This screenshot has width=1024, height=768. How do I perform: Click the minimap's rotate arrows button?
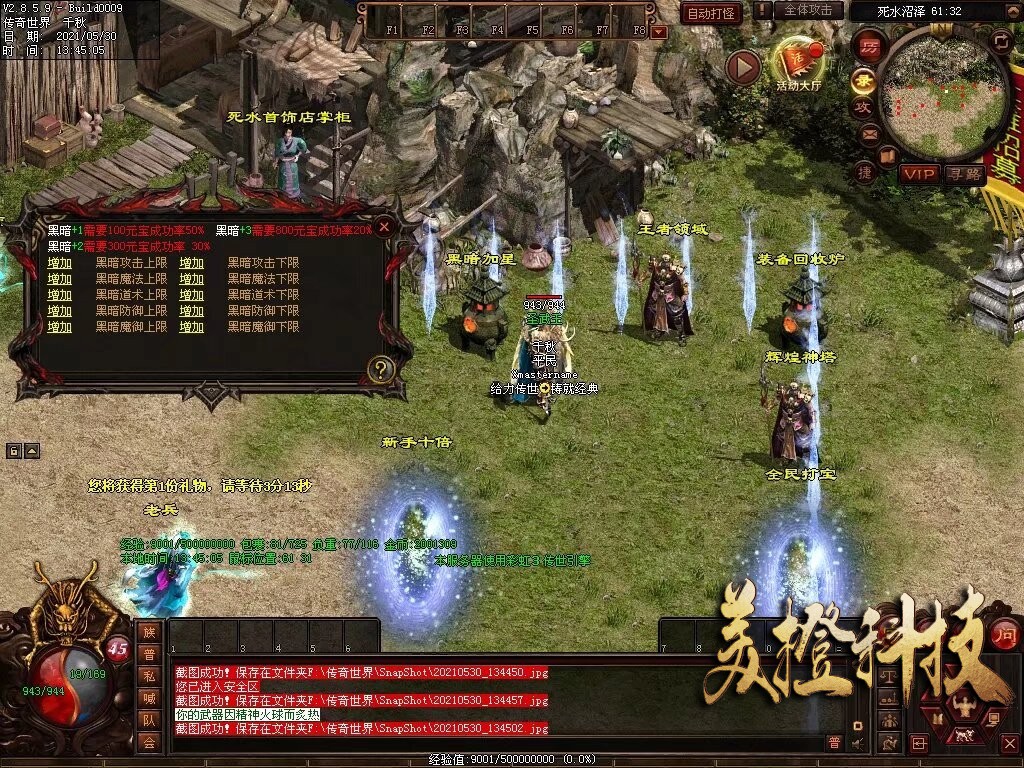1001,41
